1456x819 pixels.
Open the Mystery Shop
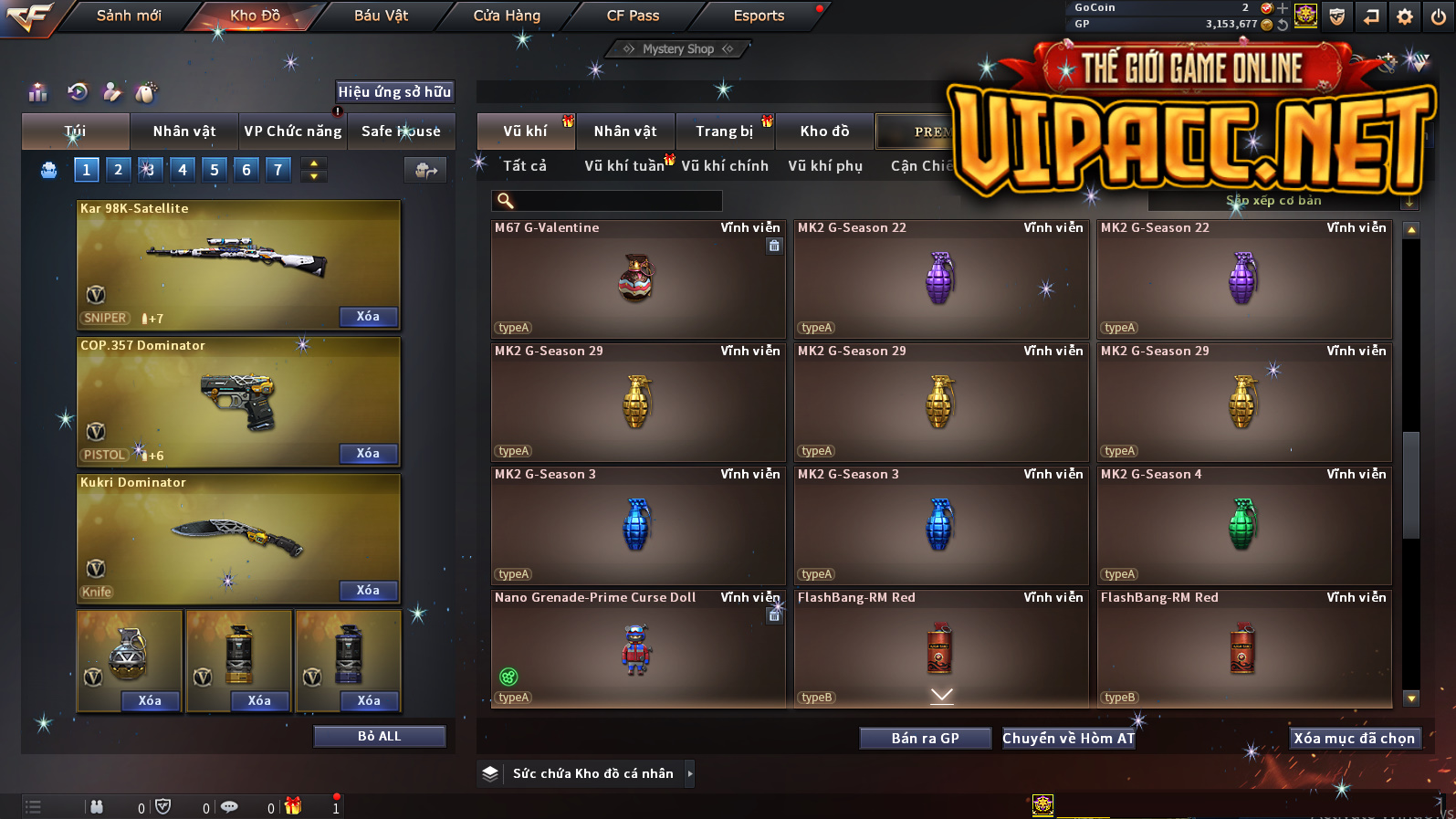point(677,49)
